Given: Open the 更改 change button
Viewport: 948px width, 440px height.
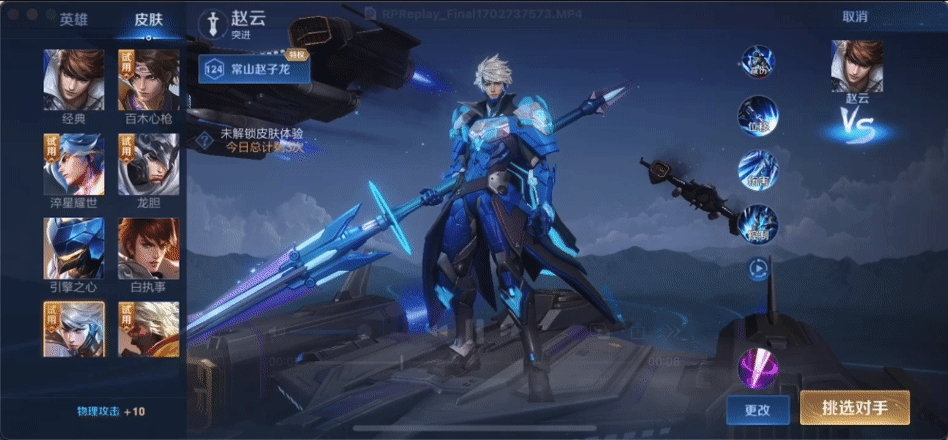Looking at the screenshot, I should (759, 409).
